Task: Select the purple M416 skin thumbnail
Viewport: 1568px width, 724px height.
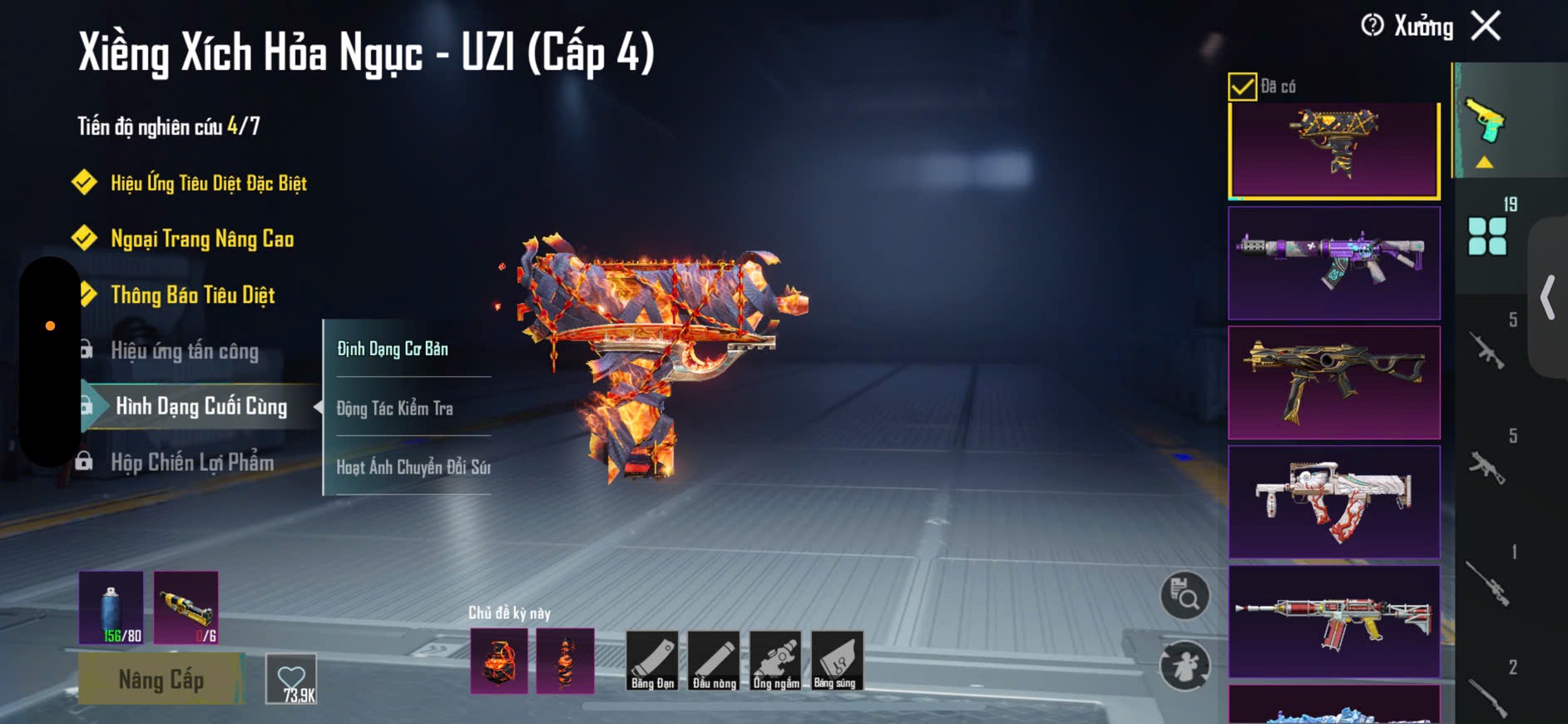Action: (1333, 263)
